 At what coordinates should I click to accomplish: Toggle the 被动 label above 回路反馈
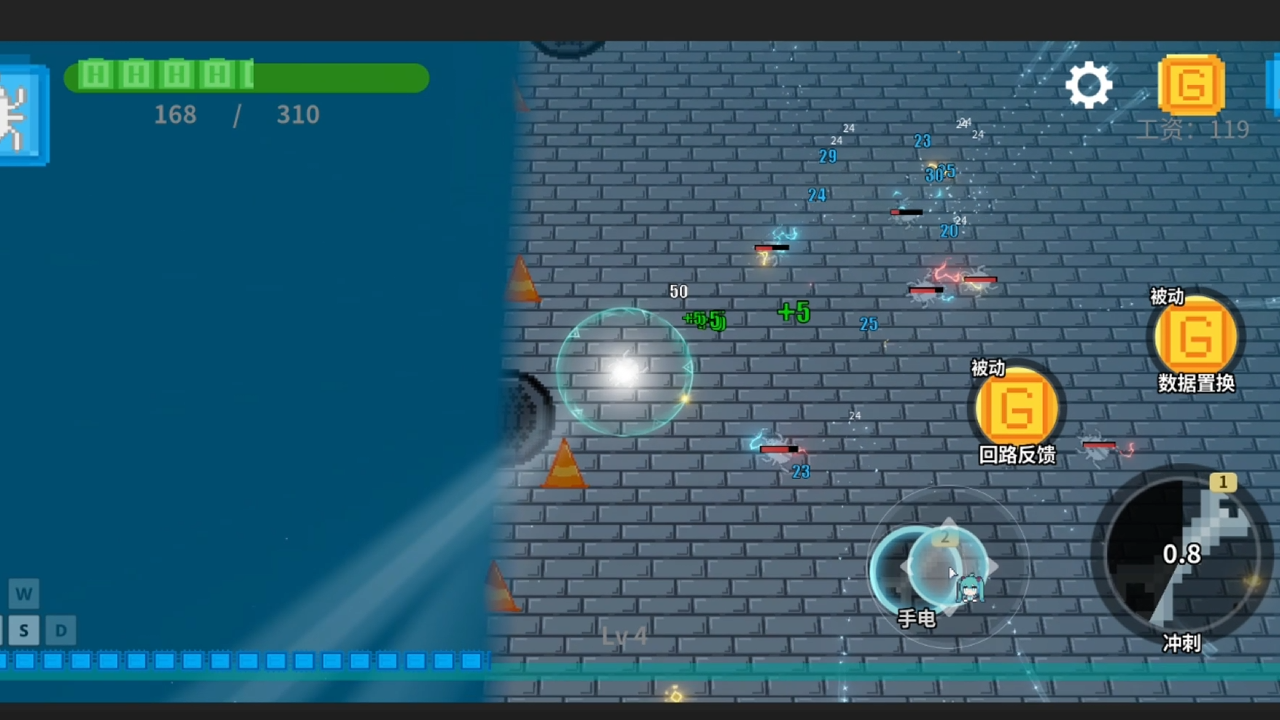pos(987,369)
